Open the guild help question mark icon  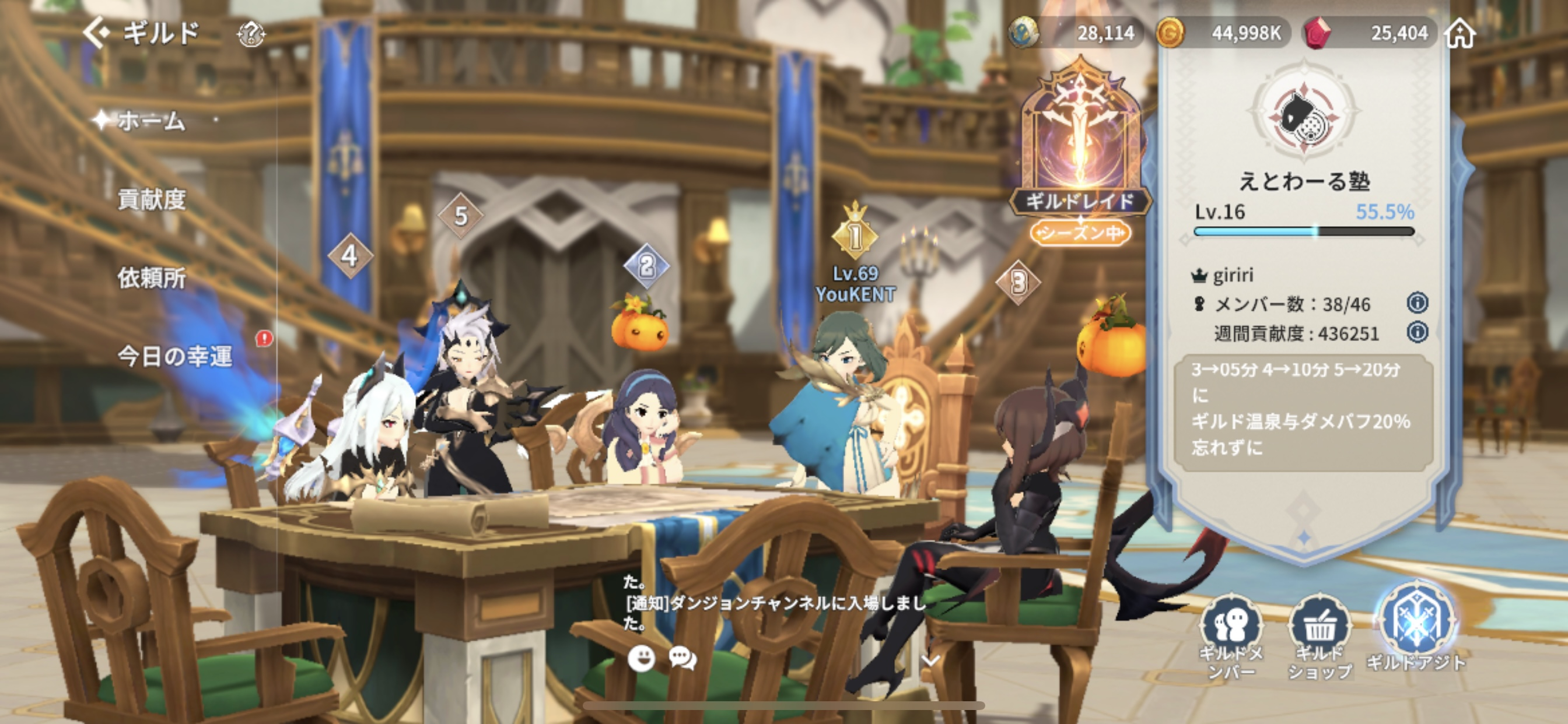250,34
